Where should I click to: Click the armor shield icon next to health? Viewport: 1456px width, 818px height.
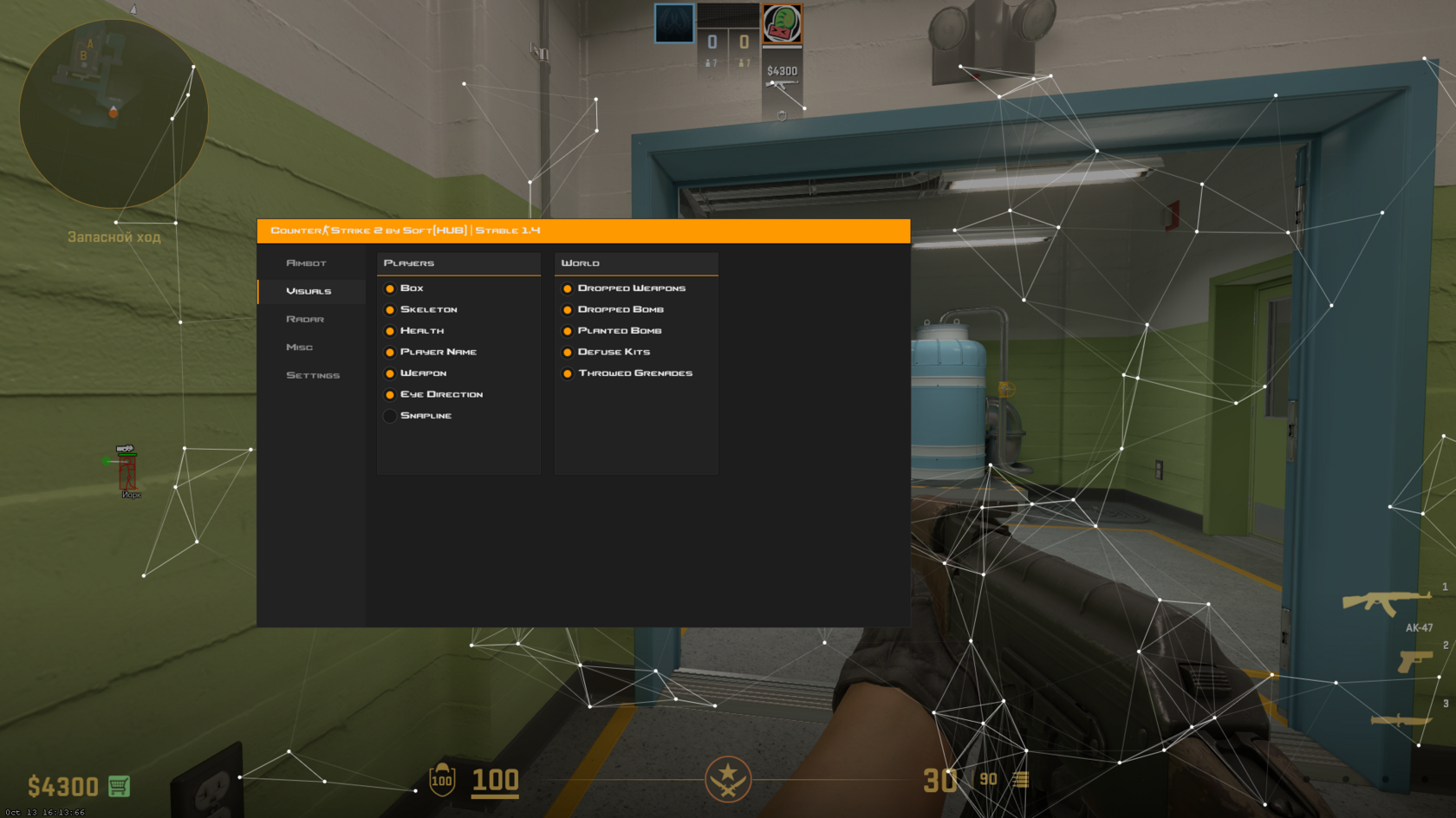tap(441, 781)
